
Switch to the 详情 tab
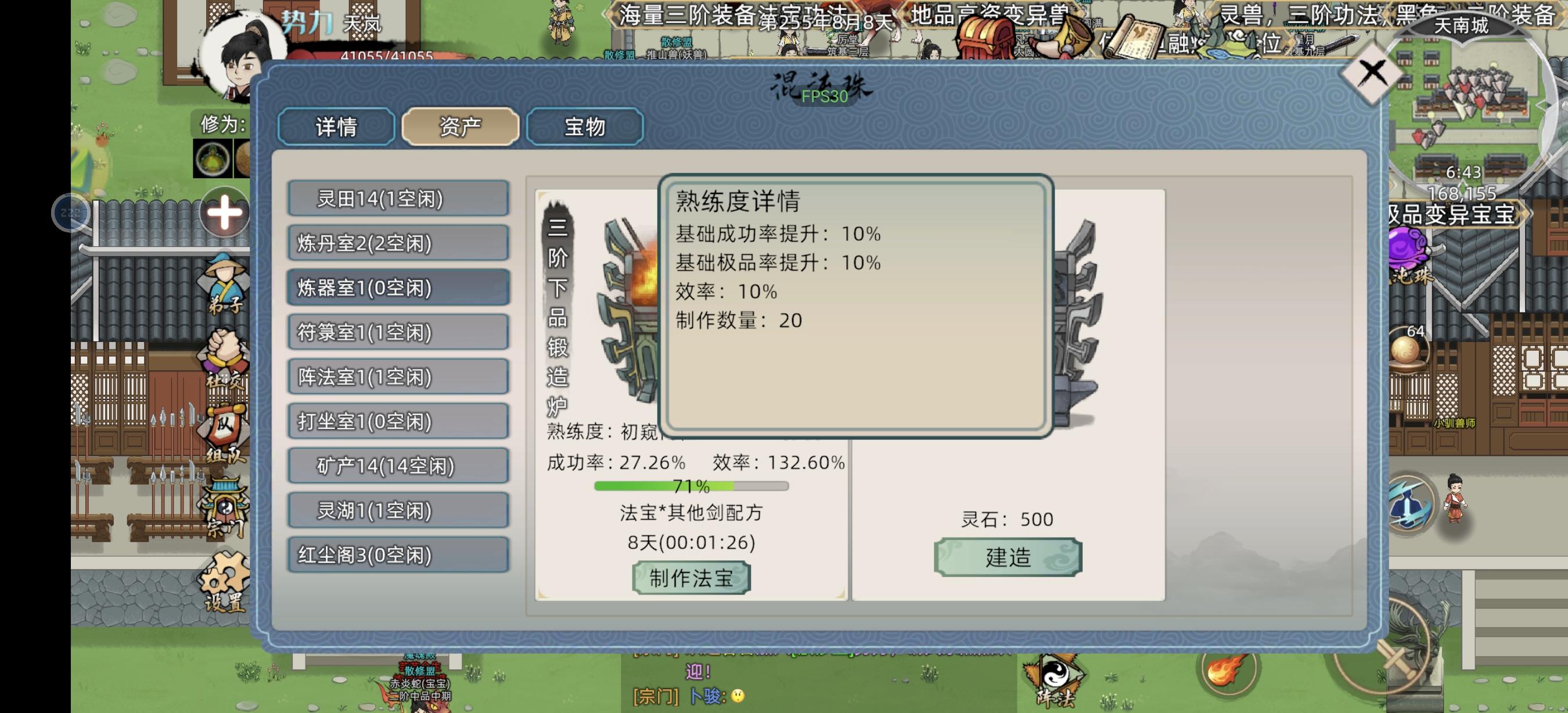[x=336, y=127]
